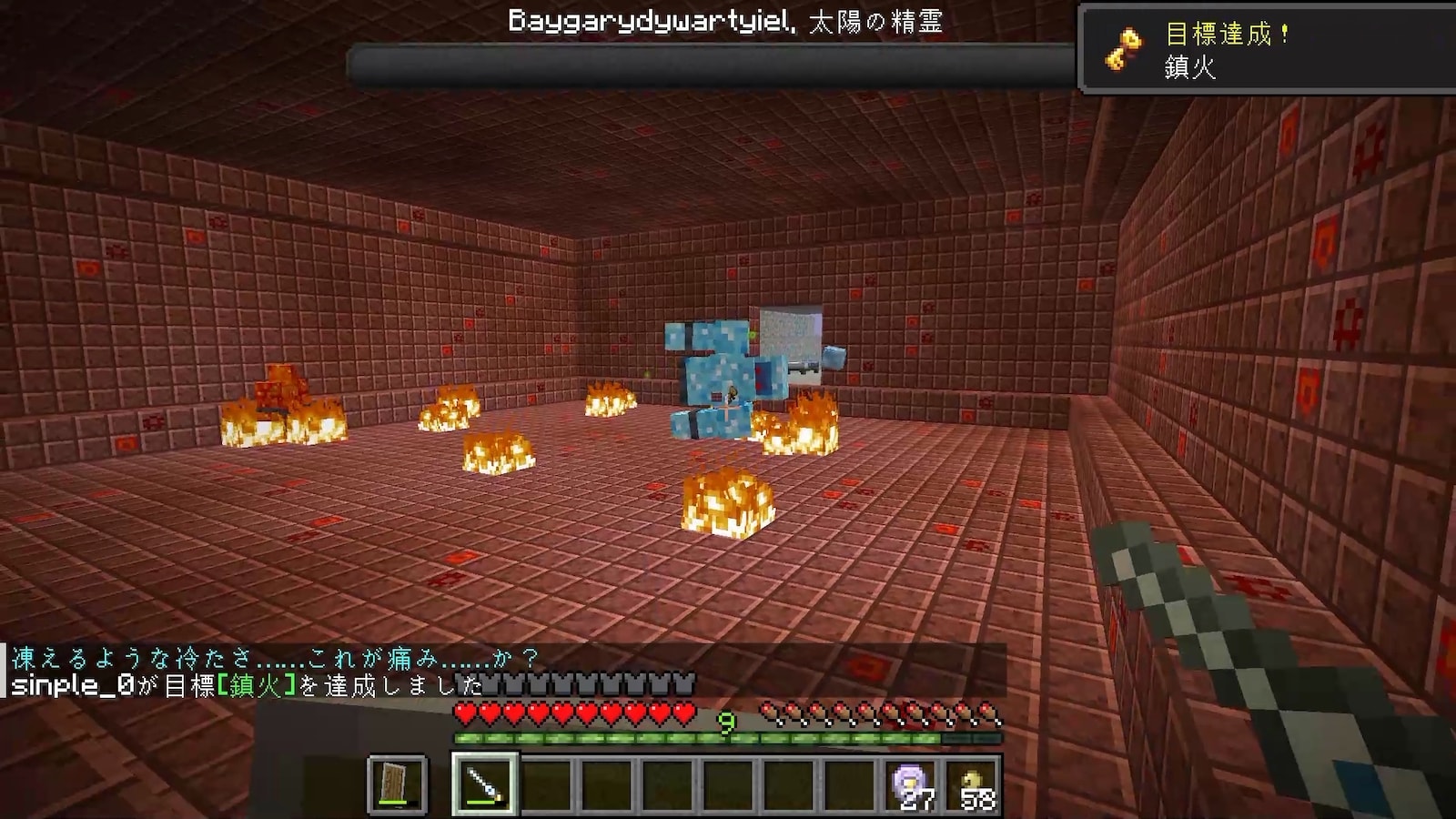The height and width of the screenshot is (819, 1456).
Task: Select the hotbar slot holding 58 yellow items
Action: (x=974, y=784)
